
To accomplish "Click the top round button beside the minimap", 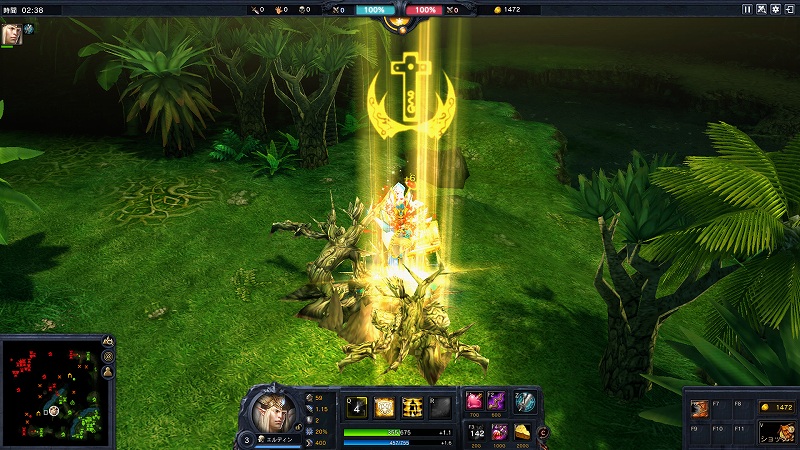I will coord(108,342).
